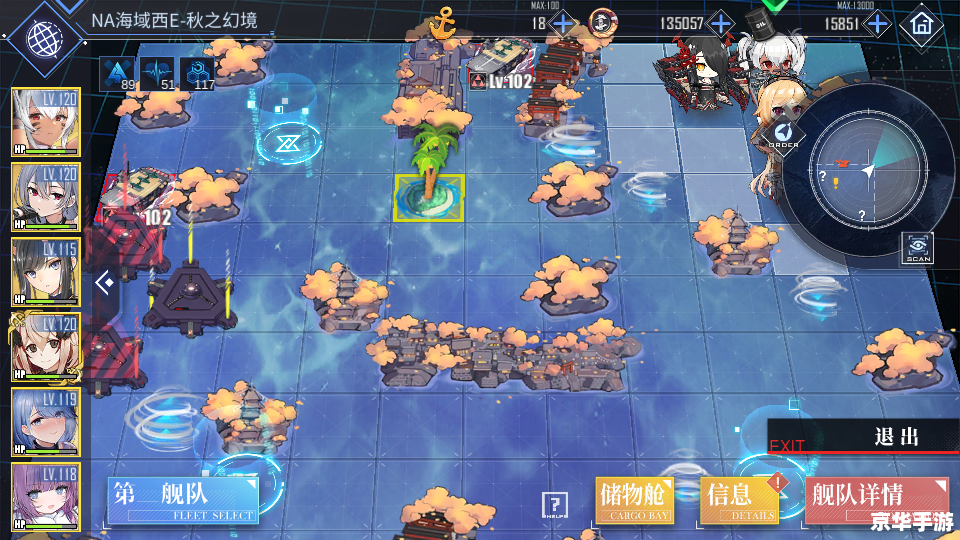
Task: Open the 信息 DETAILS panel
Action: pyautogui.click(x=738, y=499)
